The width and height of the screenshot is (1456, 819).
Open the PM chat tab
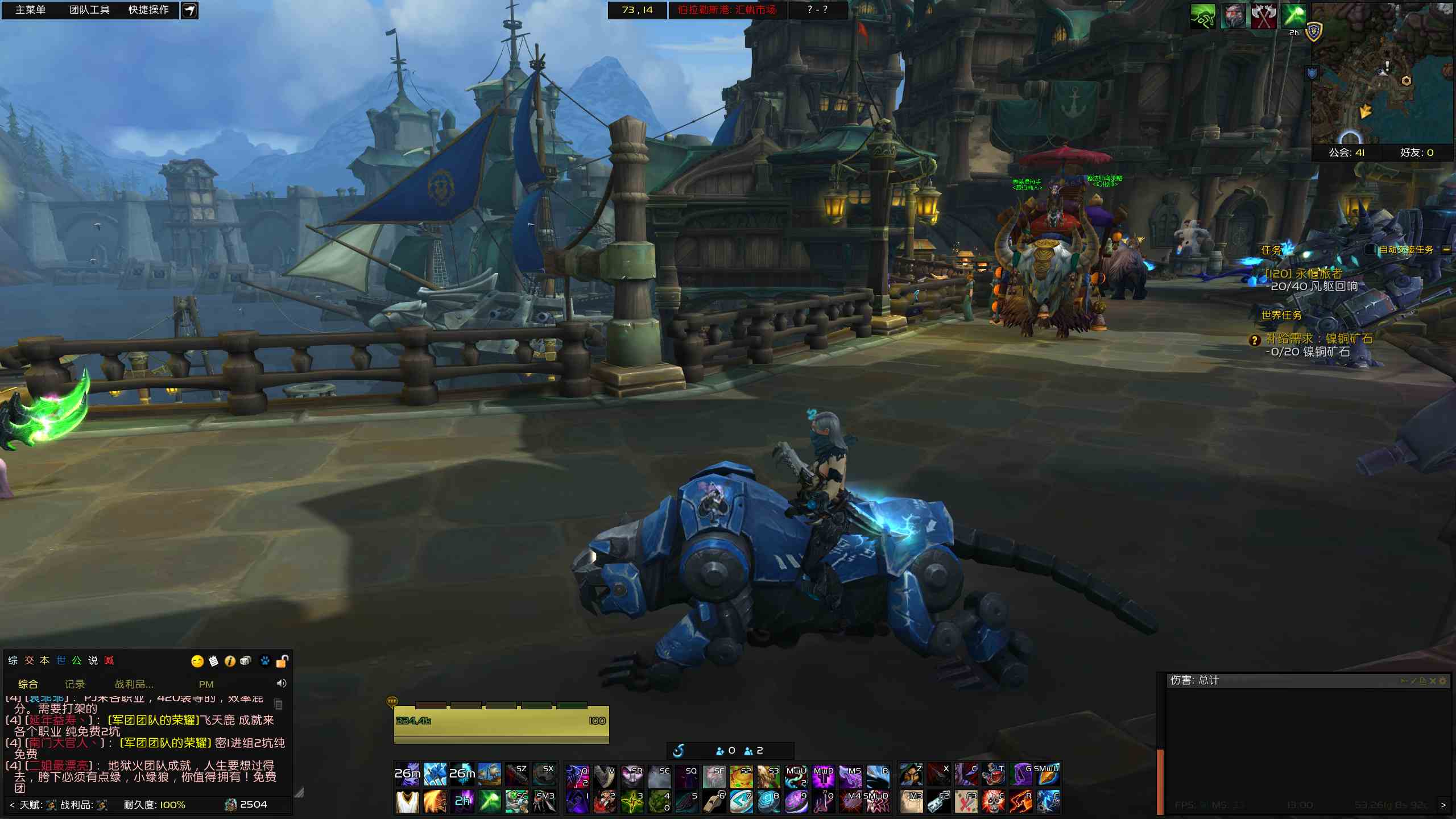click(206, 684)
